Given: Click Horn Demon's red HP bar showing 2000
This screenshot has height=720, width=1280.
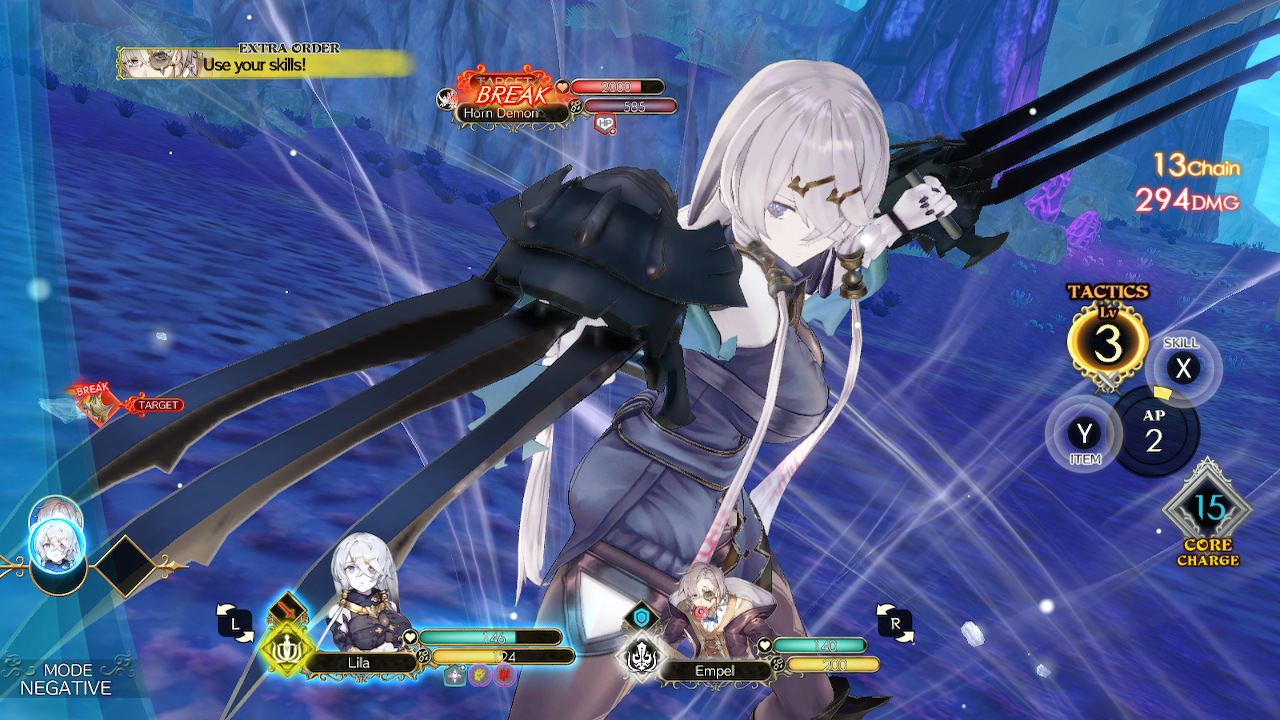Looking at the screenshot, I should [x=615, y=87].
